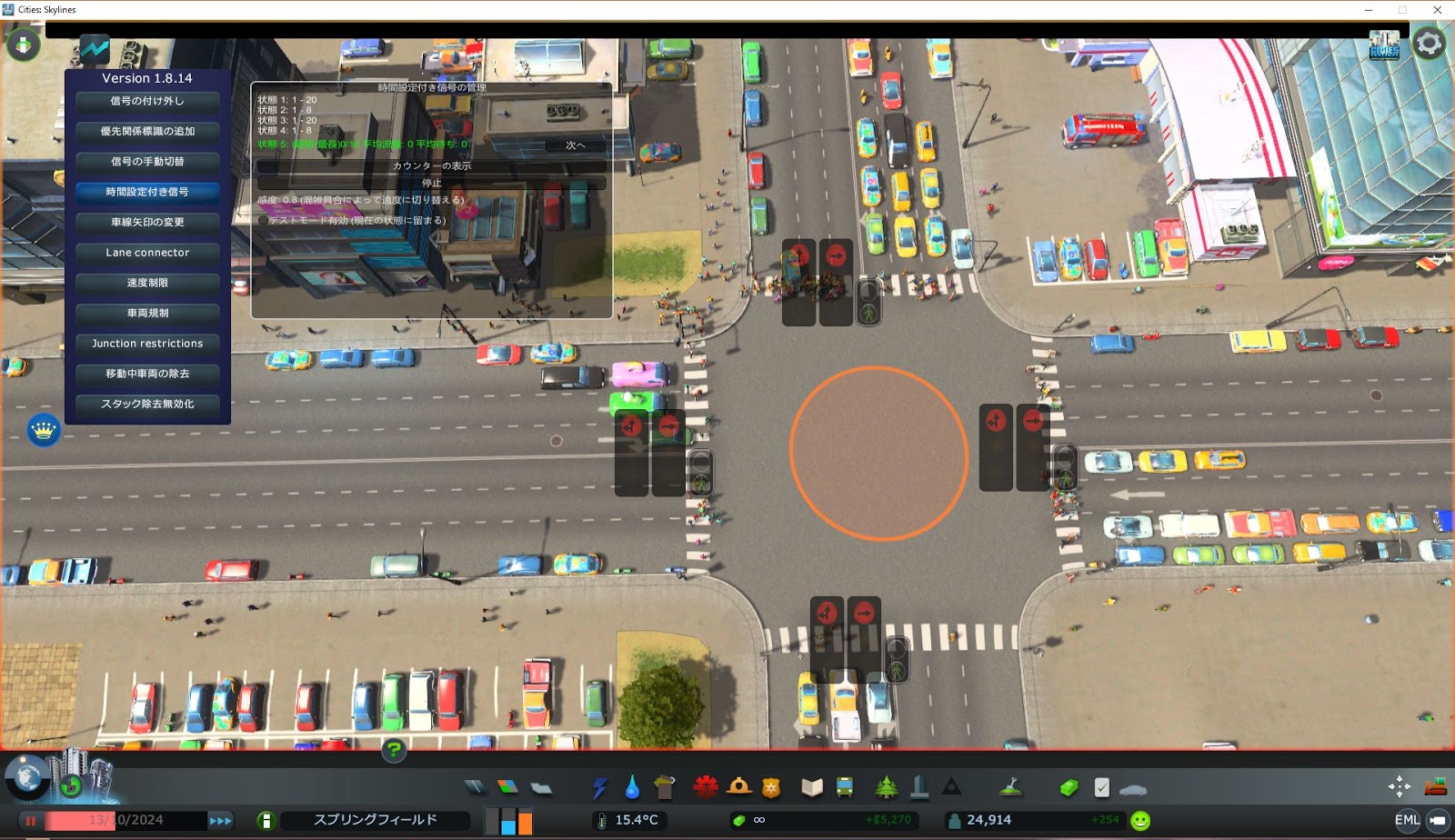Select 速度制限 speed limits tool
Screen dimensions: 1455x840
click(145, 283)
